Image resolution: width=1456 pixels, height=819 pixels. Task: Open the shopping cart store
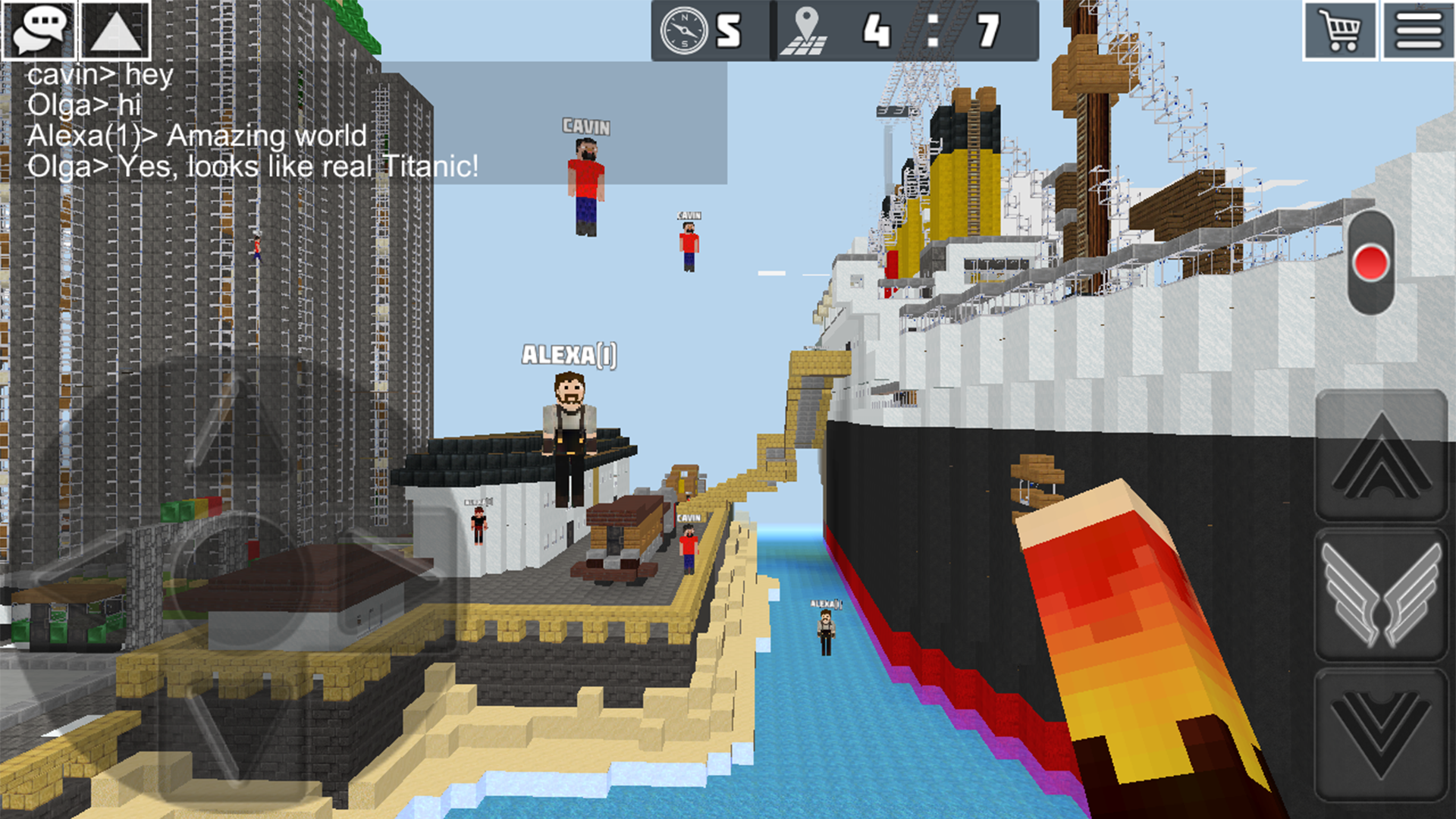pos(1342,32)
